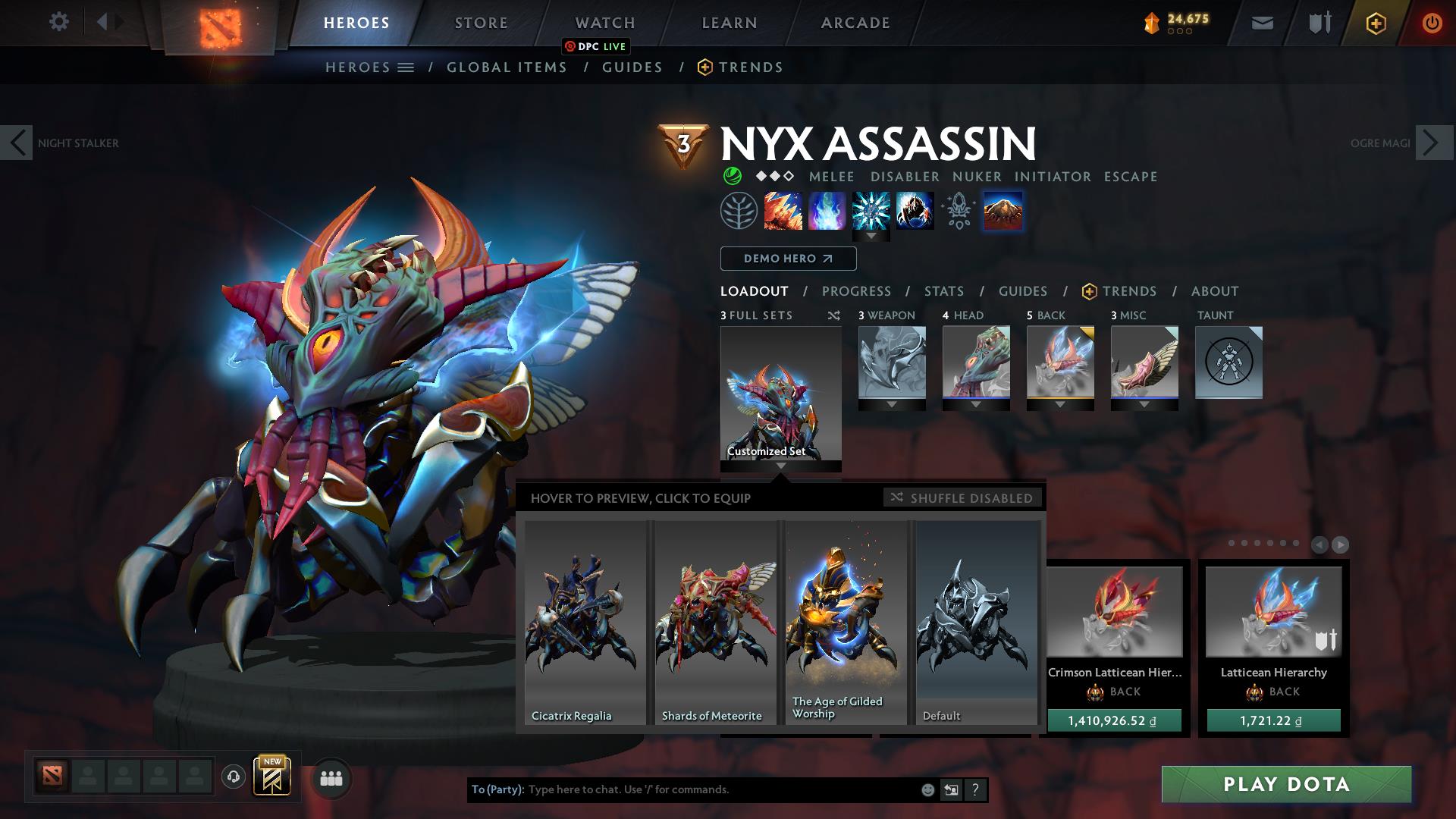Open the About tab
This screenshot has width=1456, height=819.
pos(1215,291)
